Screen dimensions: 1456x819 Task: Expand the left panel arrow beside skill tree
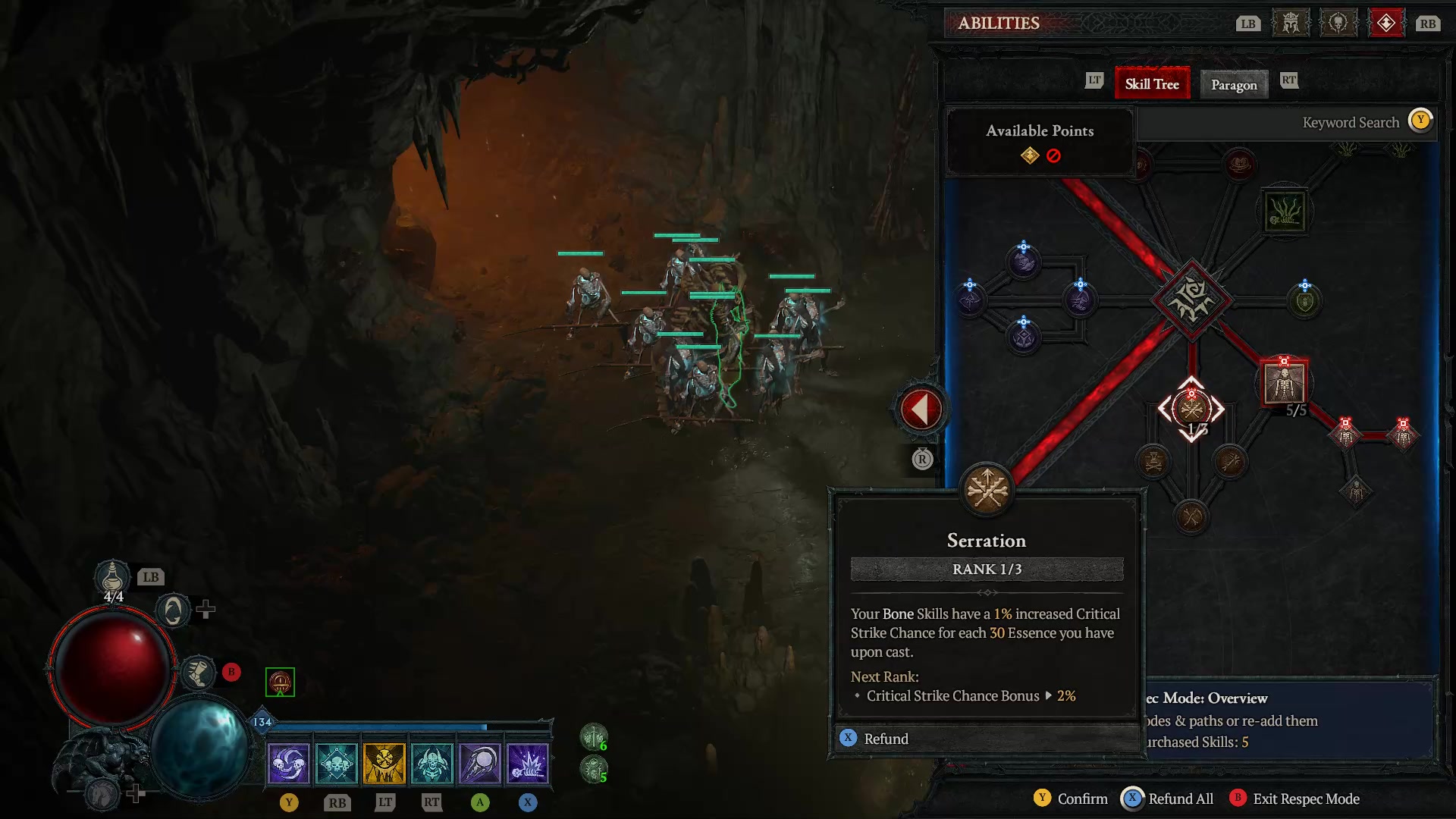point(920,409)
